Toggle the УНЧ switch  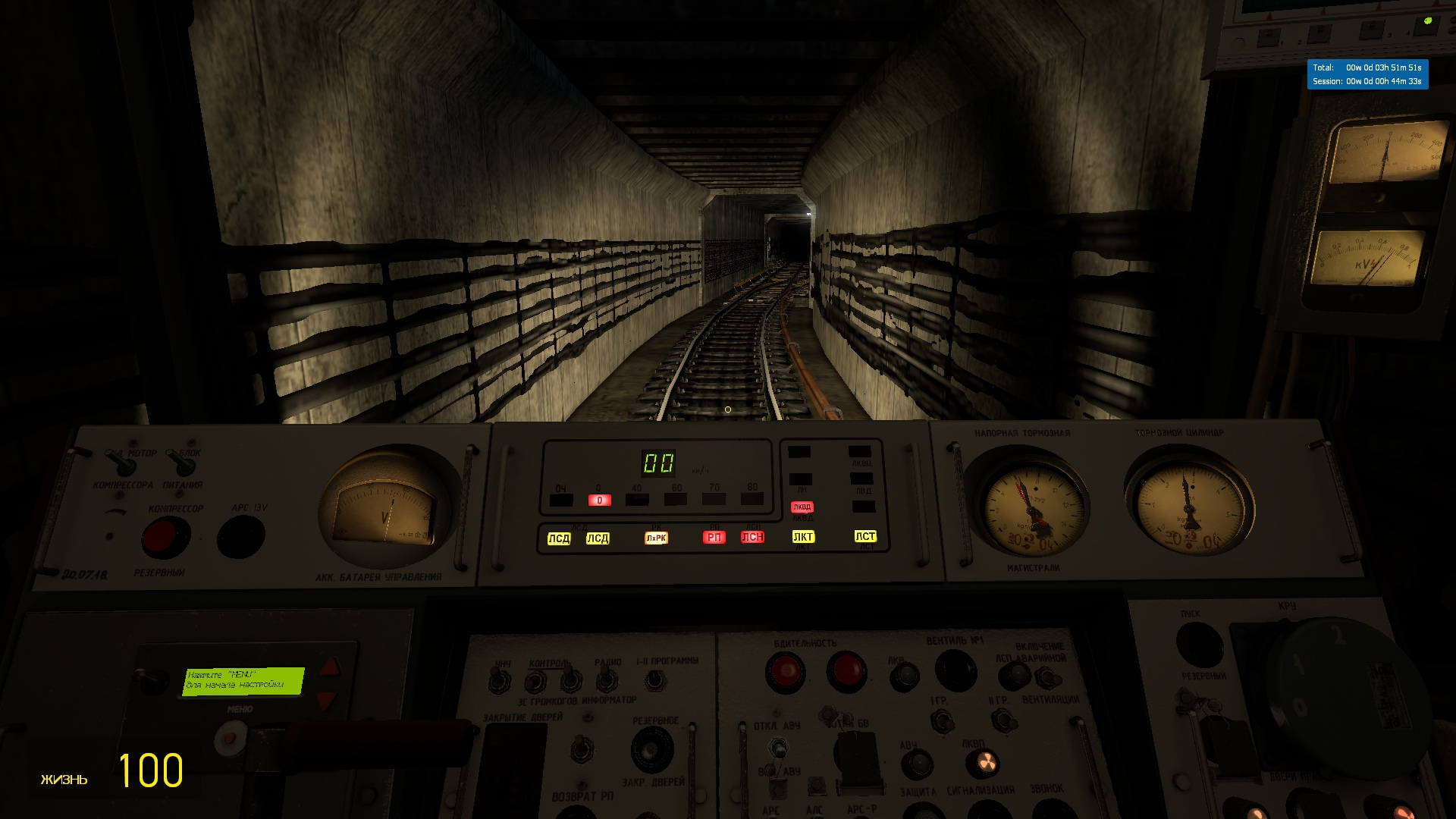pyautogui.click(x=500, y=681)
